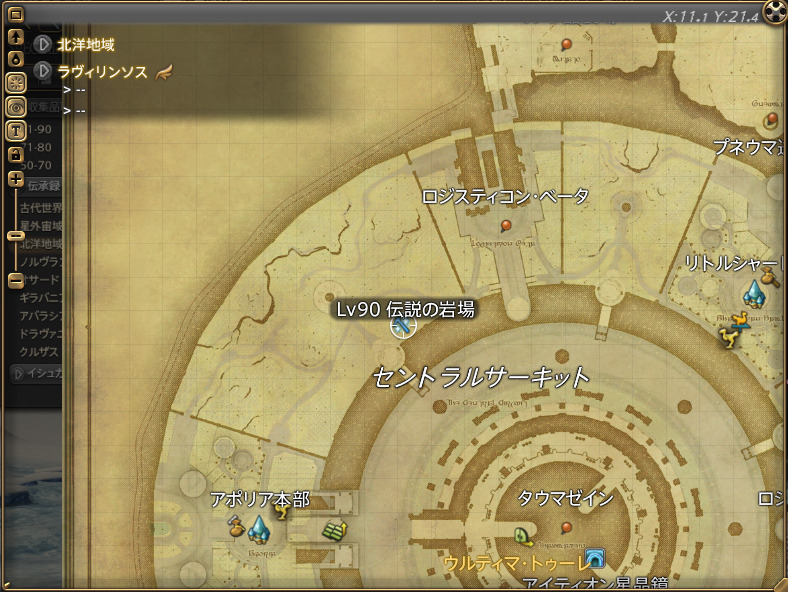
Task: Click the up-arrow toolbar button
Action: [x=16, y=35]
